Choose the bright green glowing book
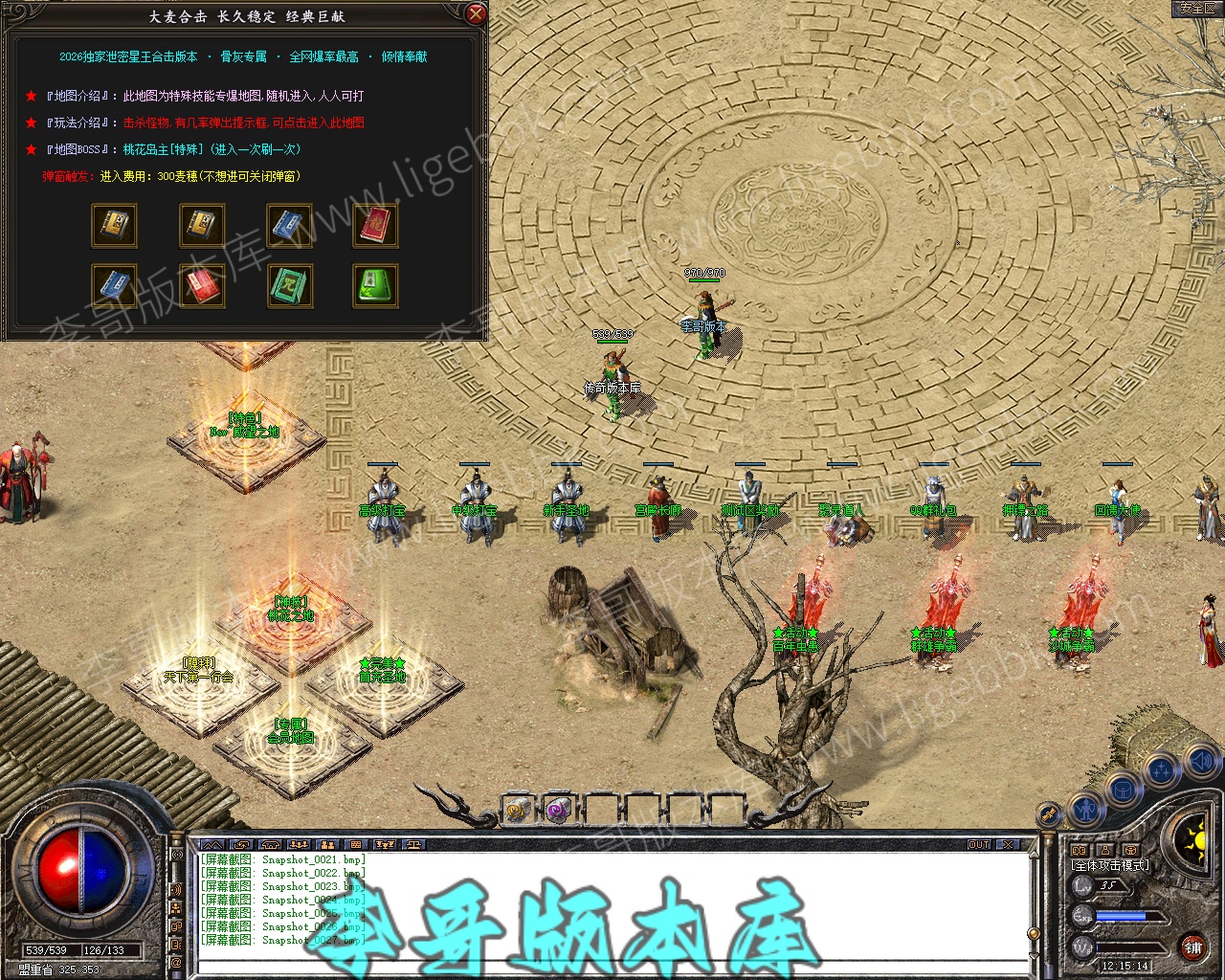The height and width of the screenshot is (980, 1225). pos(375,286)
